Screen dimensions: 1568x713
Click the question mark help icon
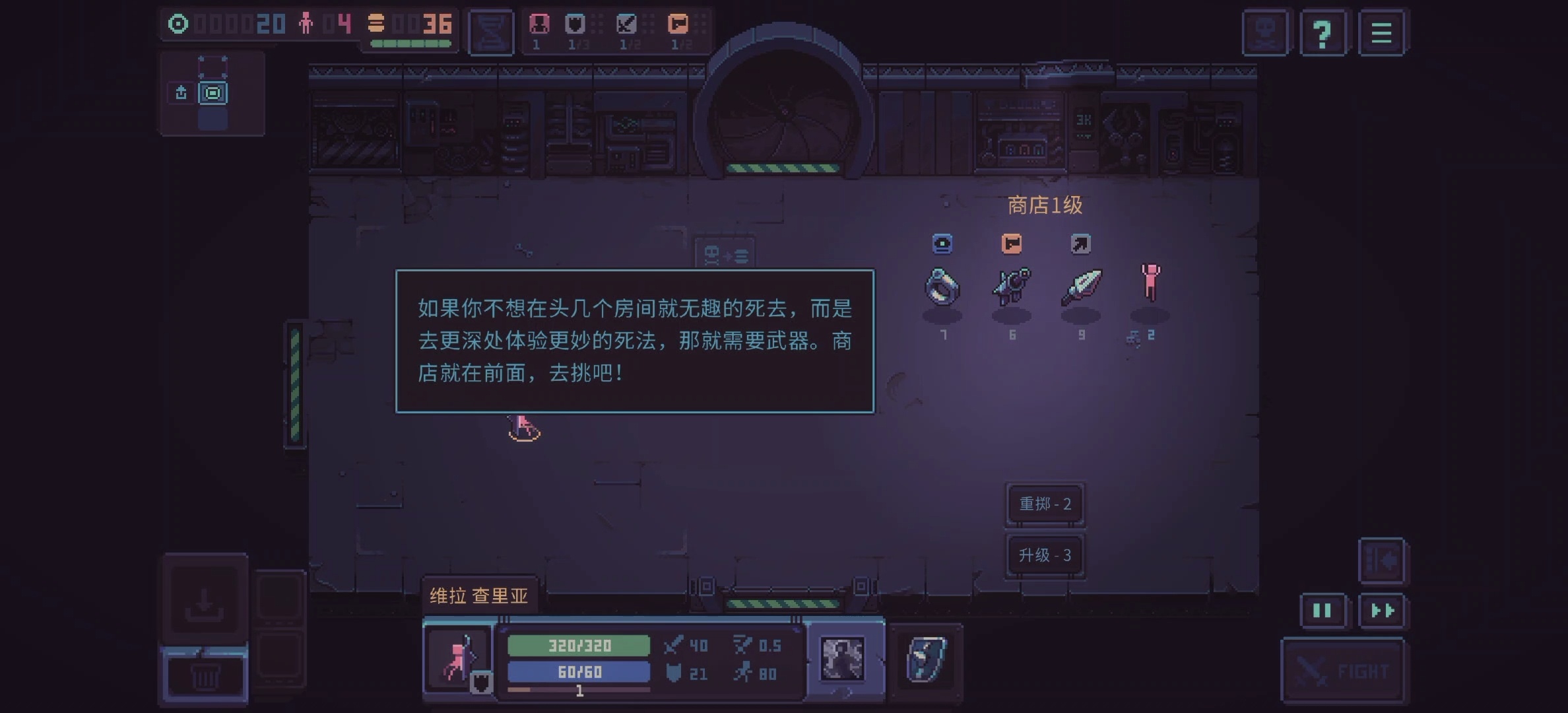(x=1324, y=31)
